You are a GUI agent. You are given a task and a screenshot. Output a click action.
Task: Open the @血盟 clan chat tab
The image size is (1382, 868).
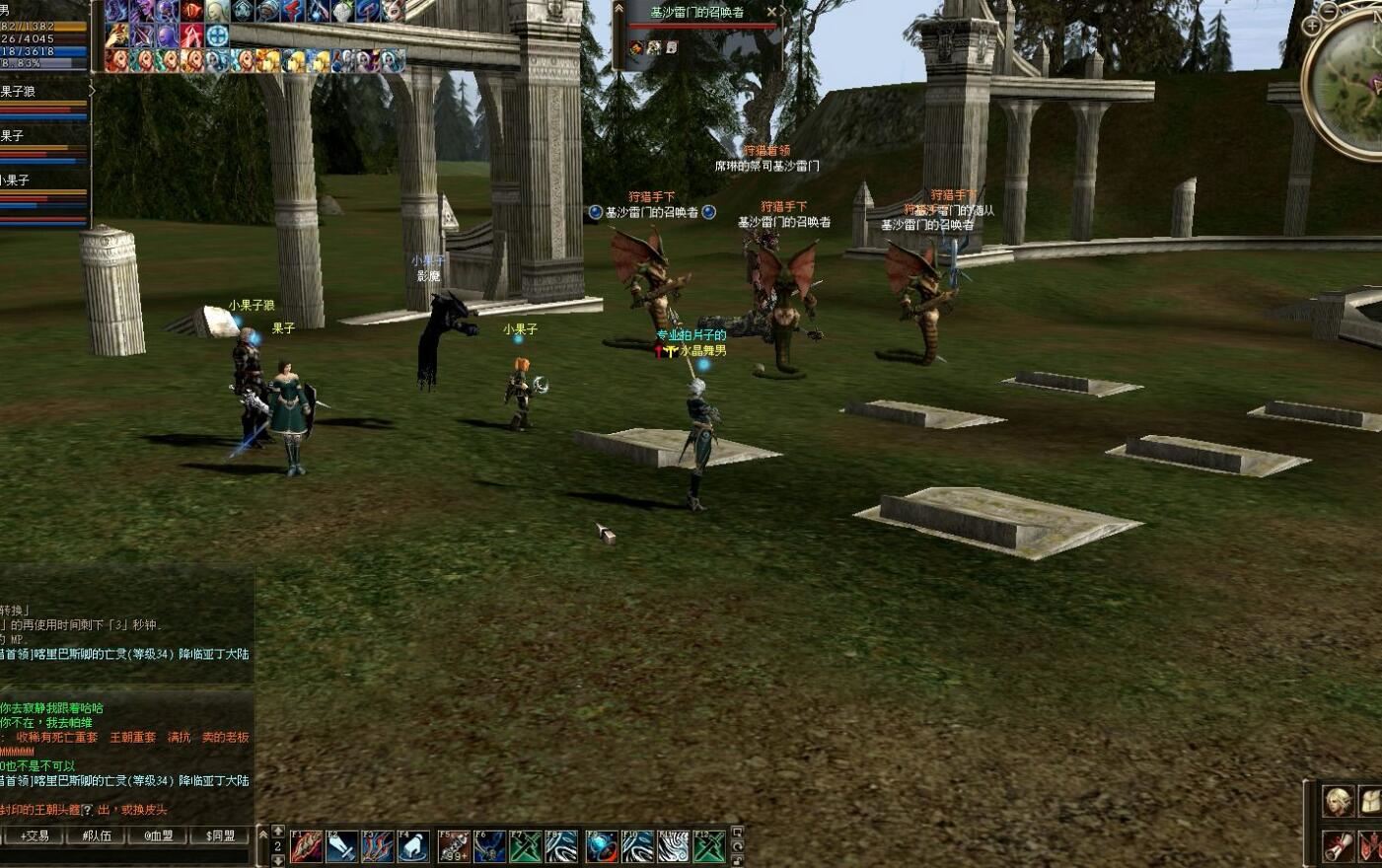(x=158, y=835)
